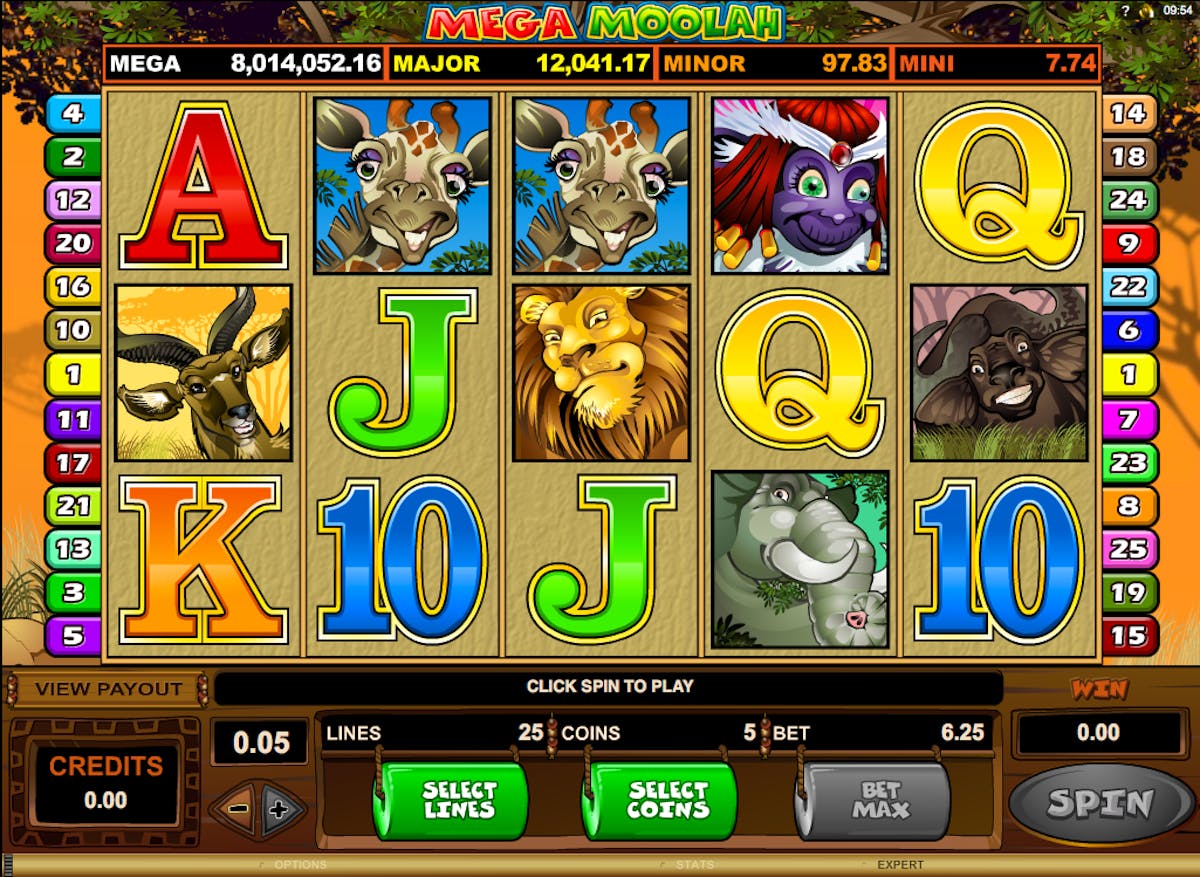Click payline 15 marker

tap(1128, 635)
